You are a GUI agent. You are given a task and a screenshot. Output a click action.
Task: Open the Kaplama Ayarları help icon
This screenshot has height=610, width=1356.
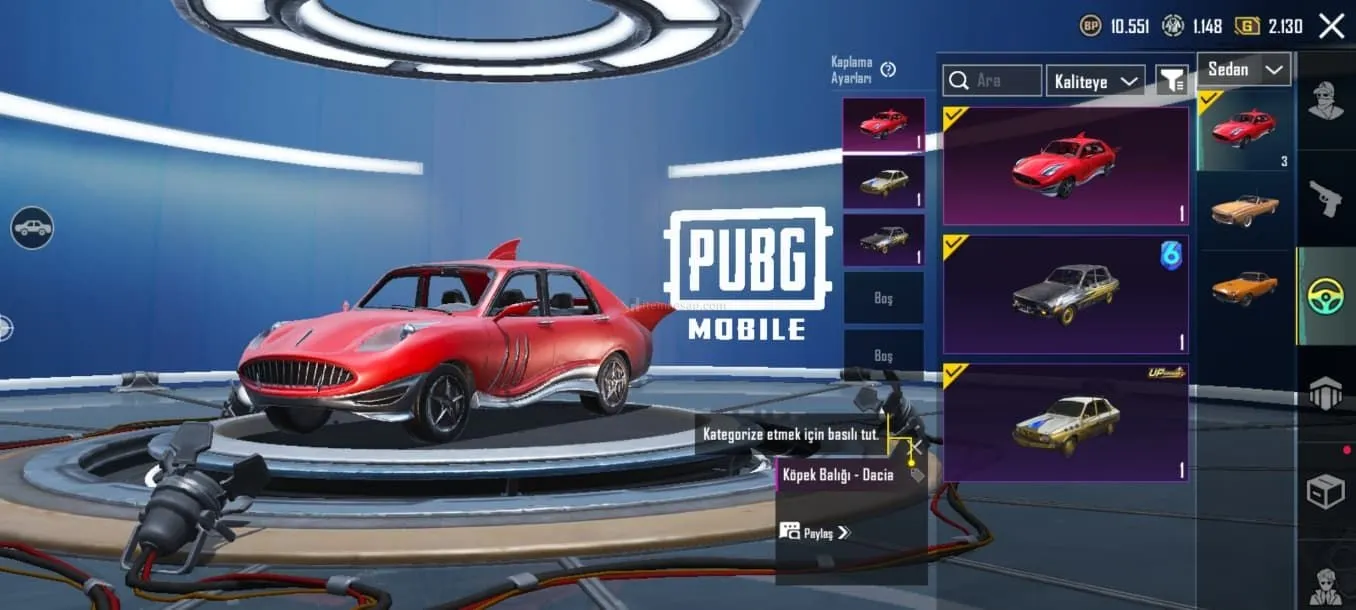(888, 69)
